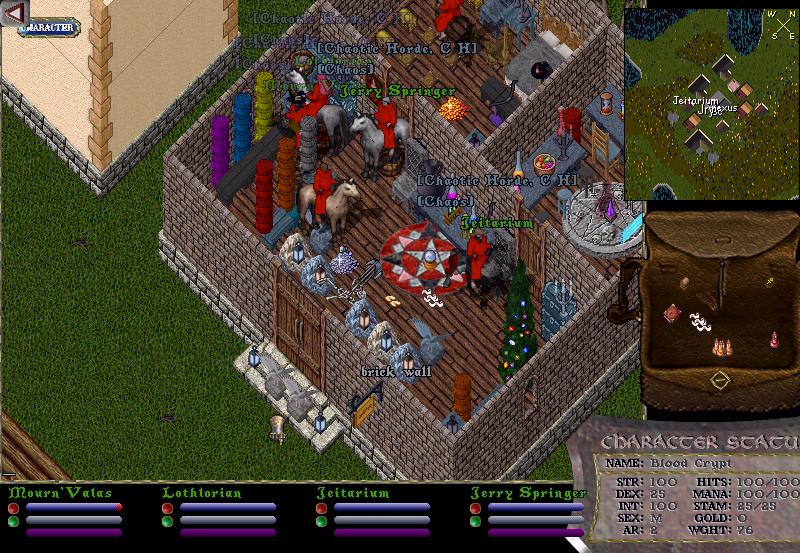Viewport: 800px width, 553px height.
Task: Select Lothlorian party member bar
Action: pos(228,506)
